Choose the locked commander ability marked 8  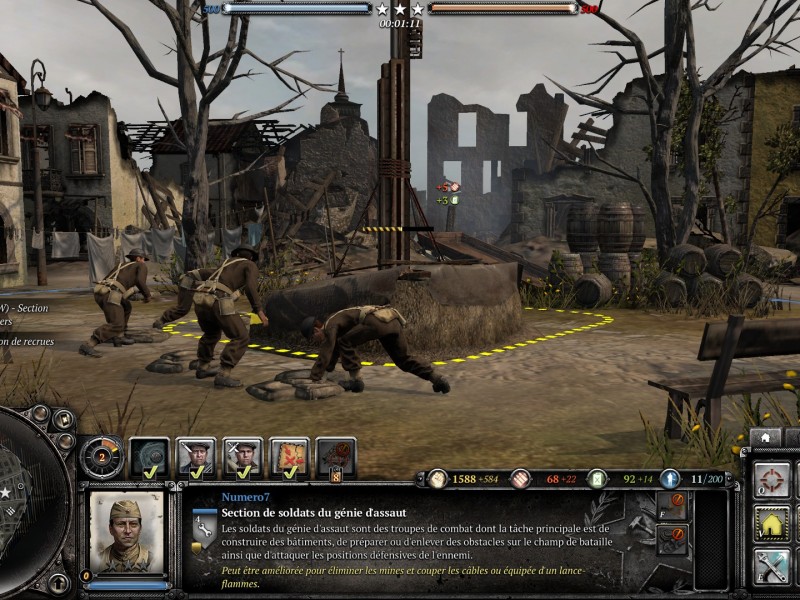[x=336, y=457]
